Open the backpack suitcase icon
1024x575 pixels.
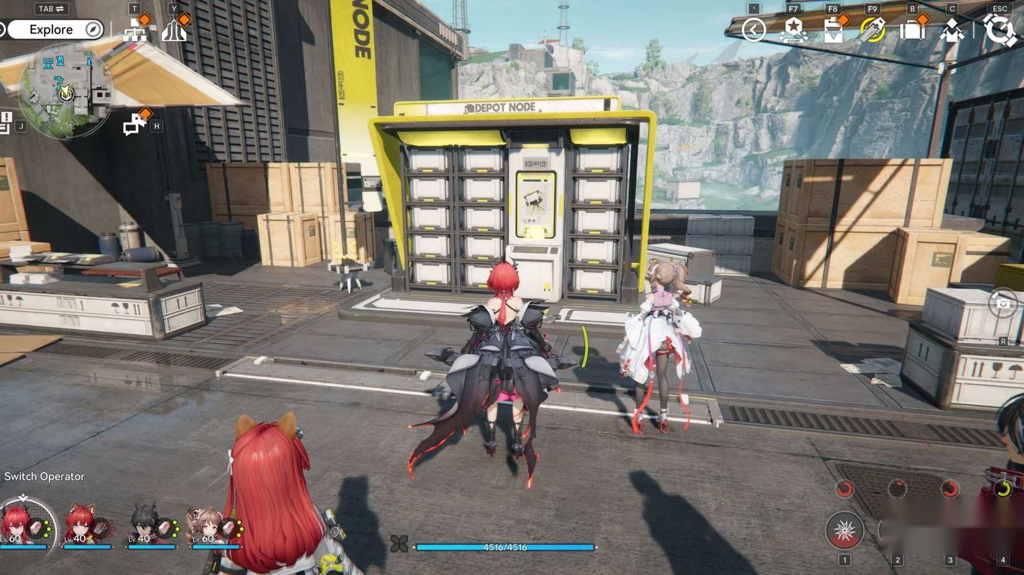click(x=912, y=31)
